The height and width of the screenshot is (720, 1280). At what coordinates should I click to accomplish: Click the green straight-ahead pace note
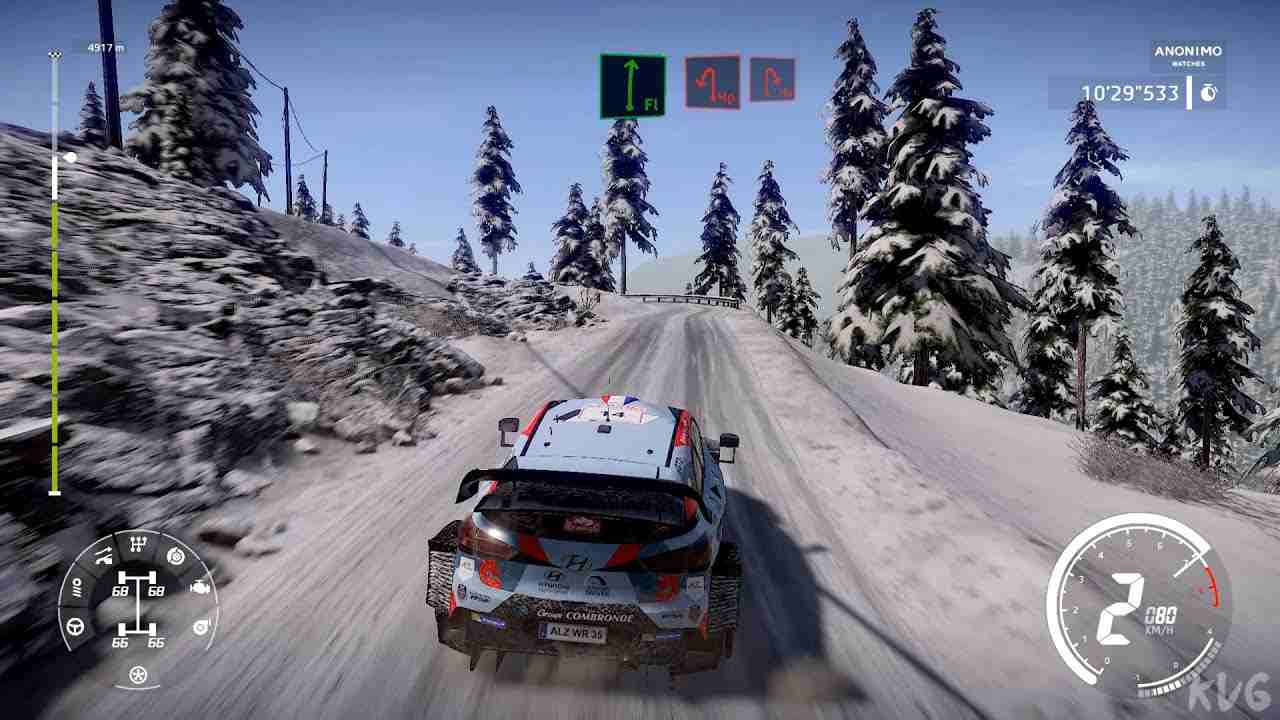pyautogui.click(x=632, y=87)
